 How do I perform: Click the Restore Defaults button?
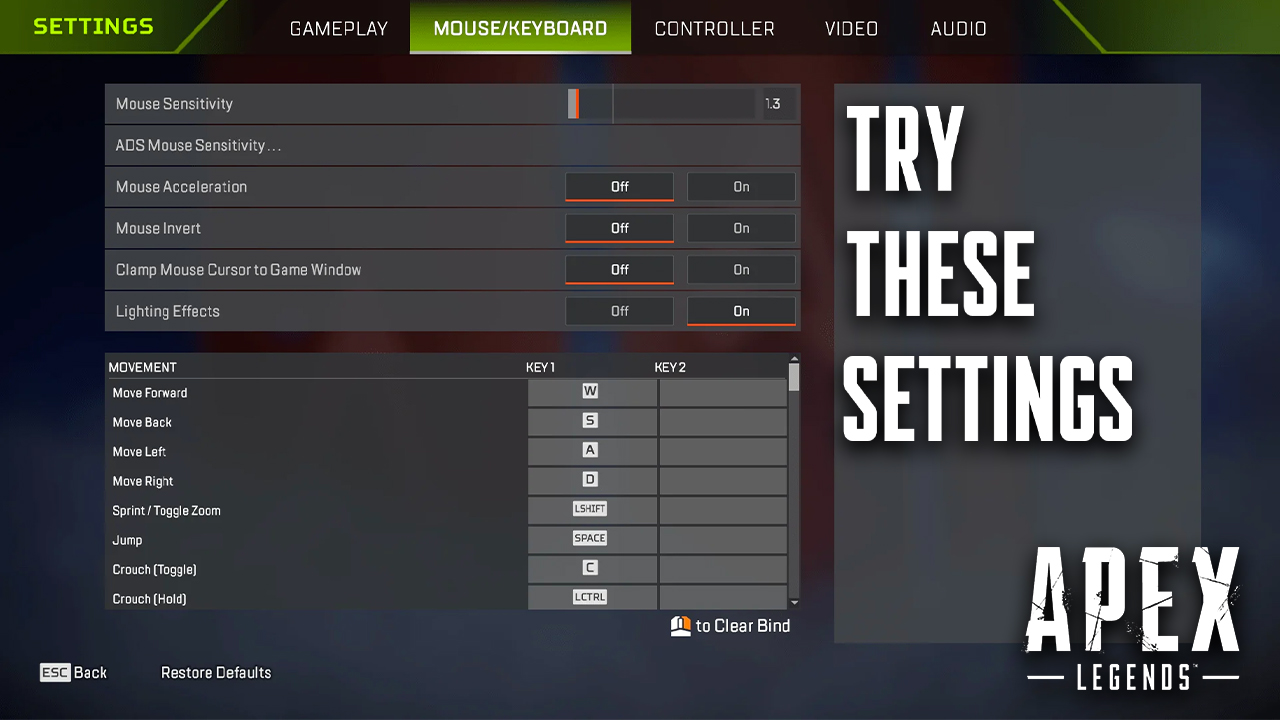click(x=216, y=672)
